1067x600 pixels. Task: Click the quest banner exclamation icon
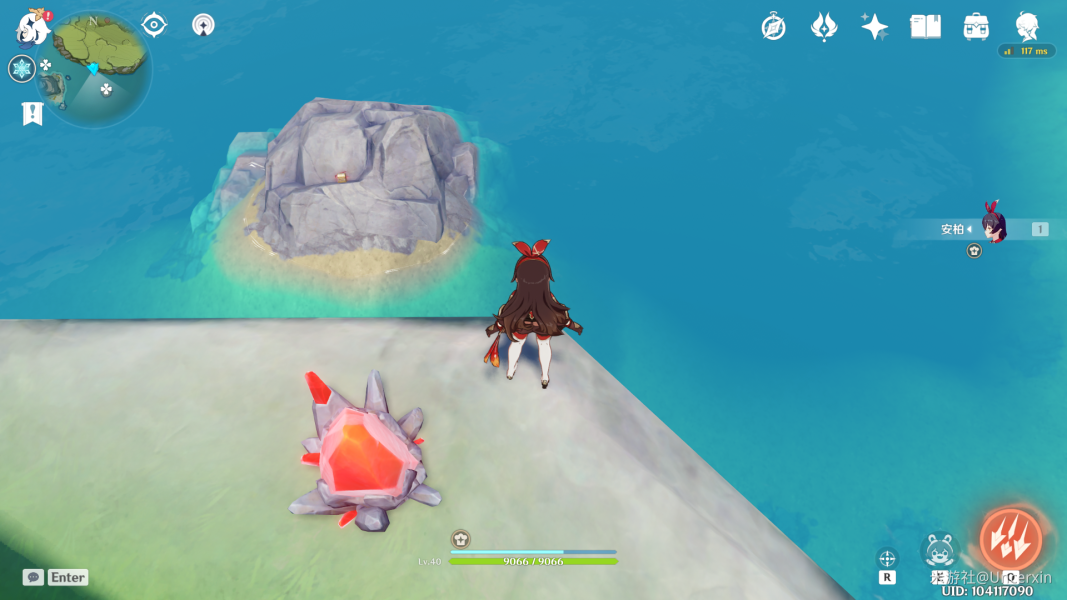tap(32, 114)
